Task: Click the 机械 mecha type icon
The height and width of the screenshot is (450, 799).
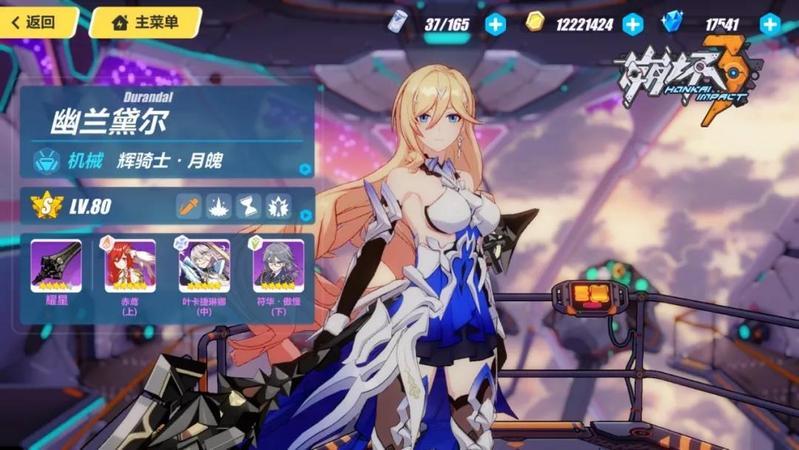Action: (46, 160)
